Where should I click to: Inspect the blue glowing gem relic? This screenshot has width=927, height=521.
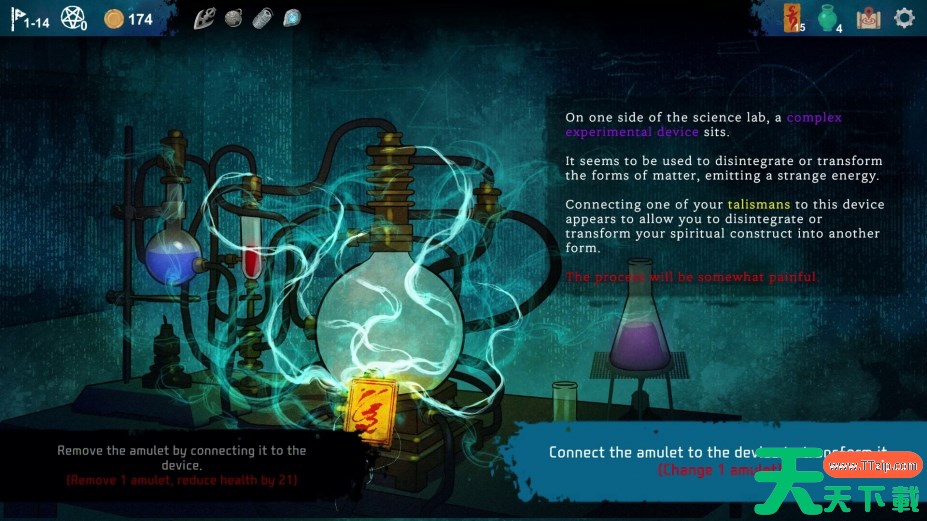pos(291,18)
